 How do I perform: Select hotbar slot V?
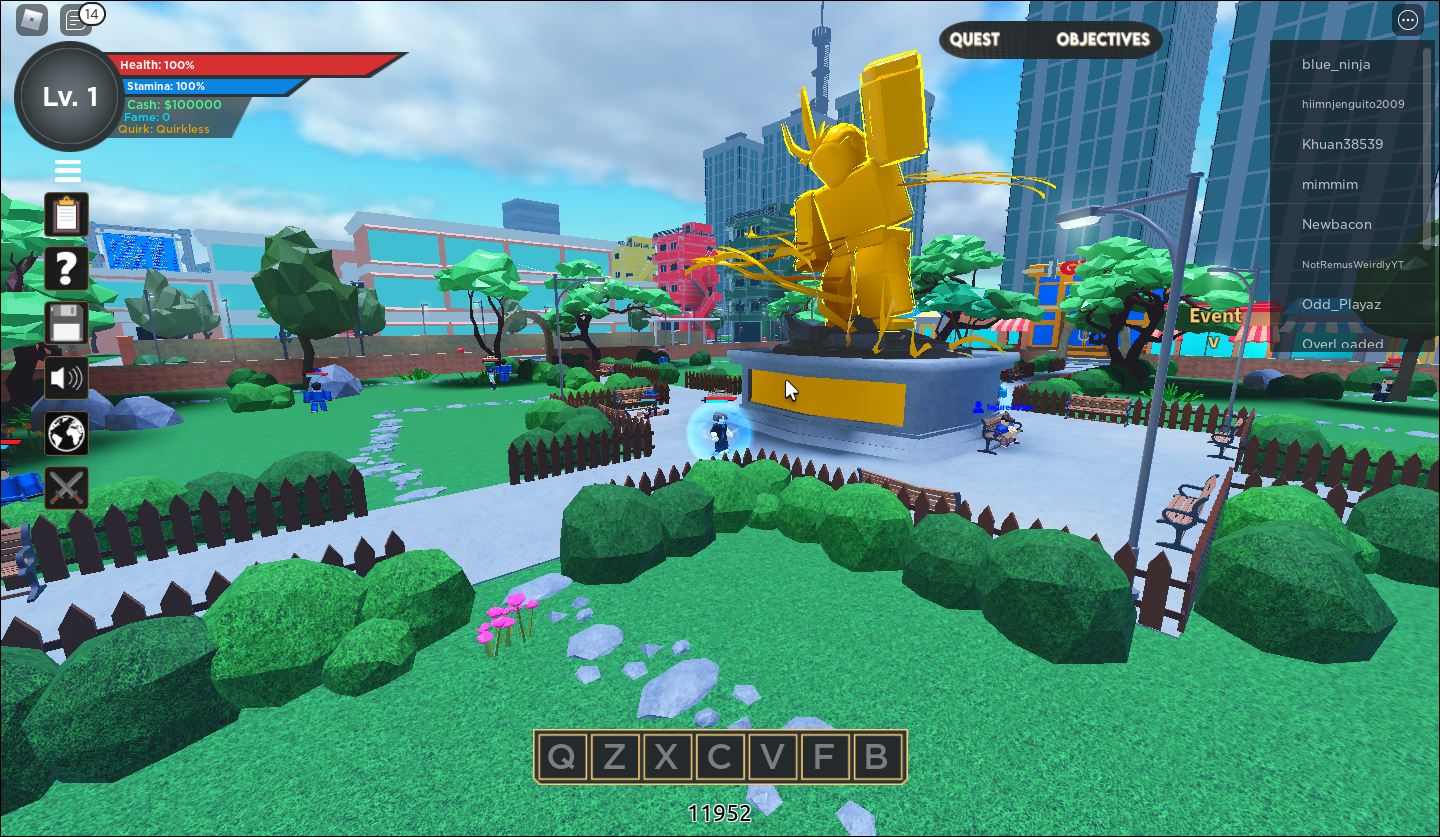point(771,757)
